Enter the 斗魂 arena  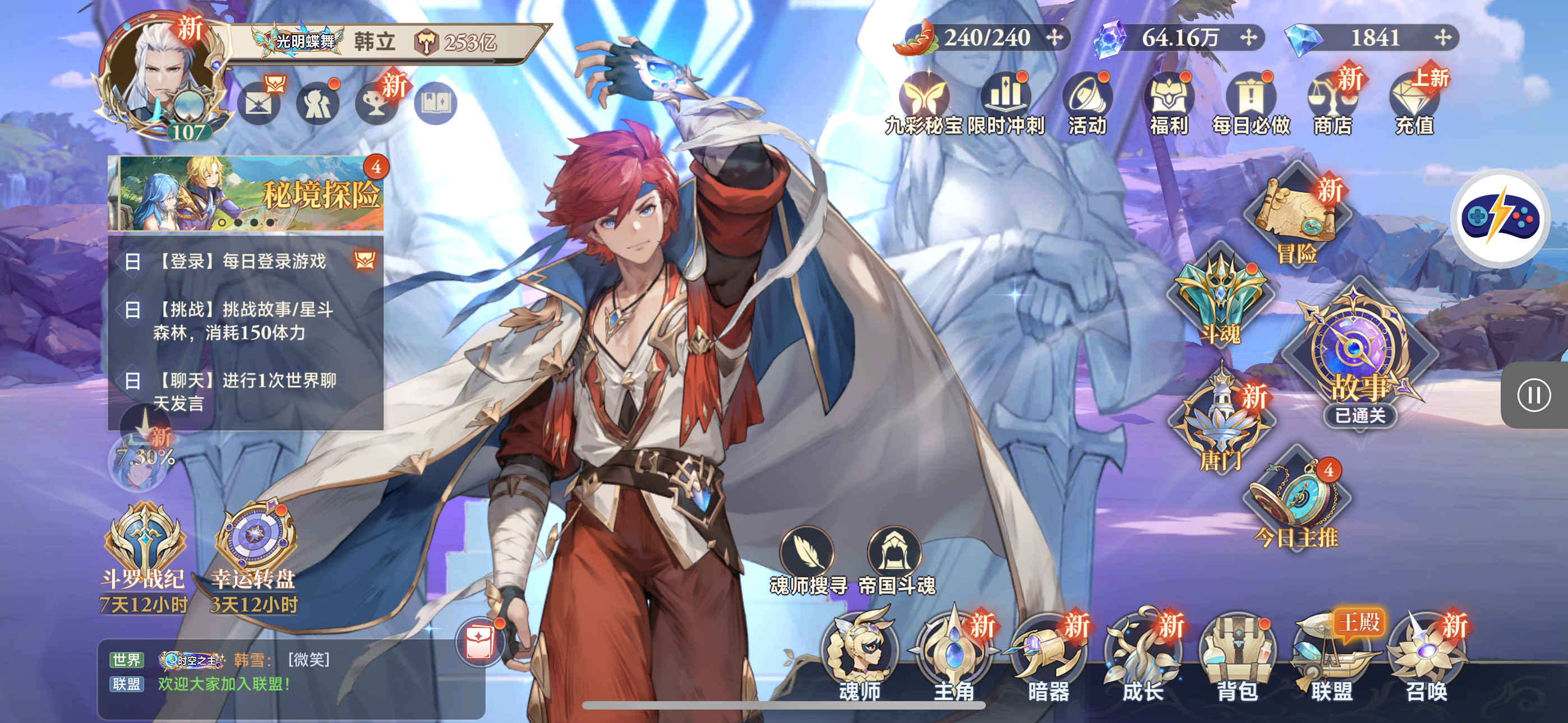1220,298
